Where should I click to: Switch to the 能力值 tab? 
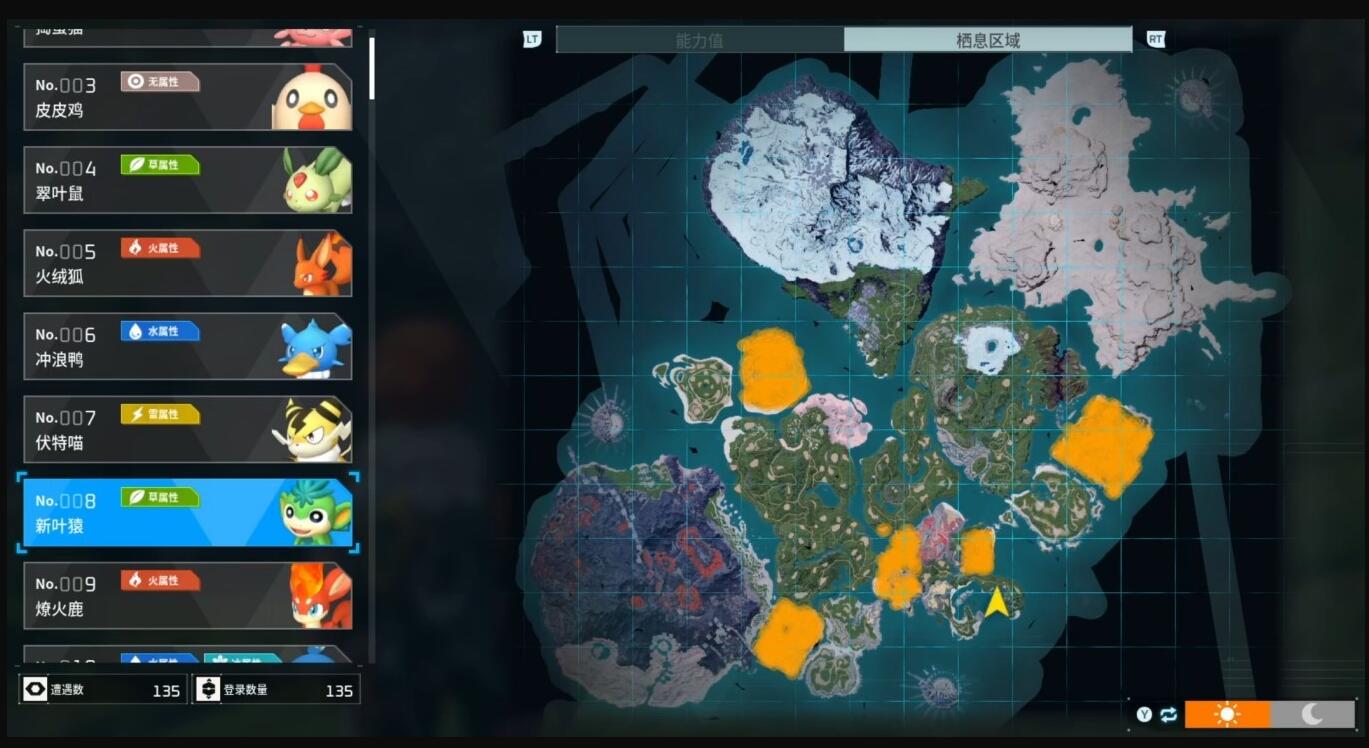[x=699, y=40]
